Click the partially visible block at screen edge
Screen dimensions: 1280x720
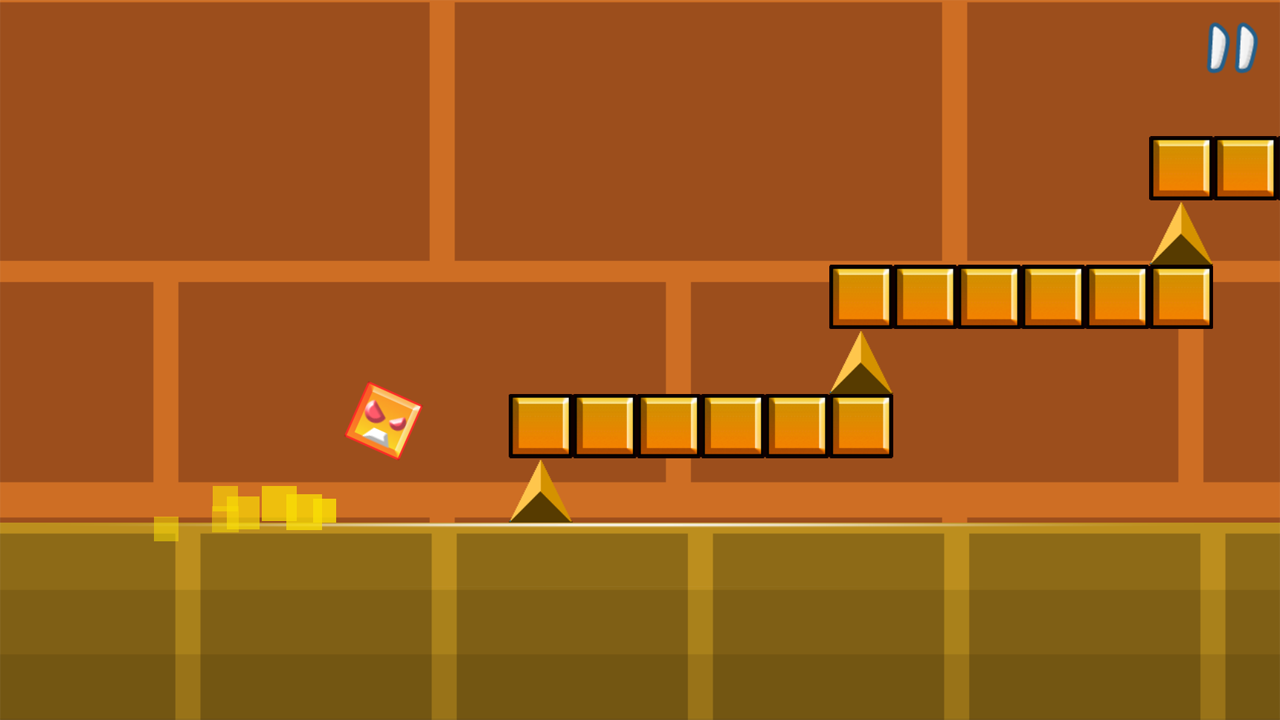(x=1250, y=167)
